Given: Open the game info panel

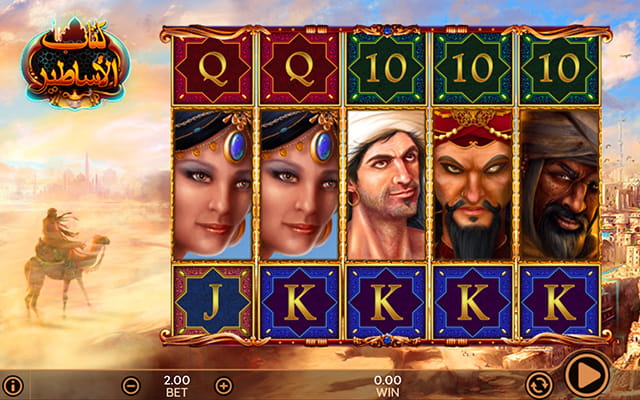Looking at the screenshot, I should pyautogui.click(x=12, y=385).
